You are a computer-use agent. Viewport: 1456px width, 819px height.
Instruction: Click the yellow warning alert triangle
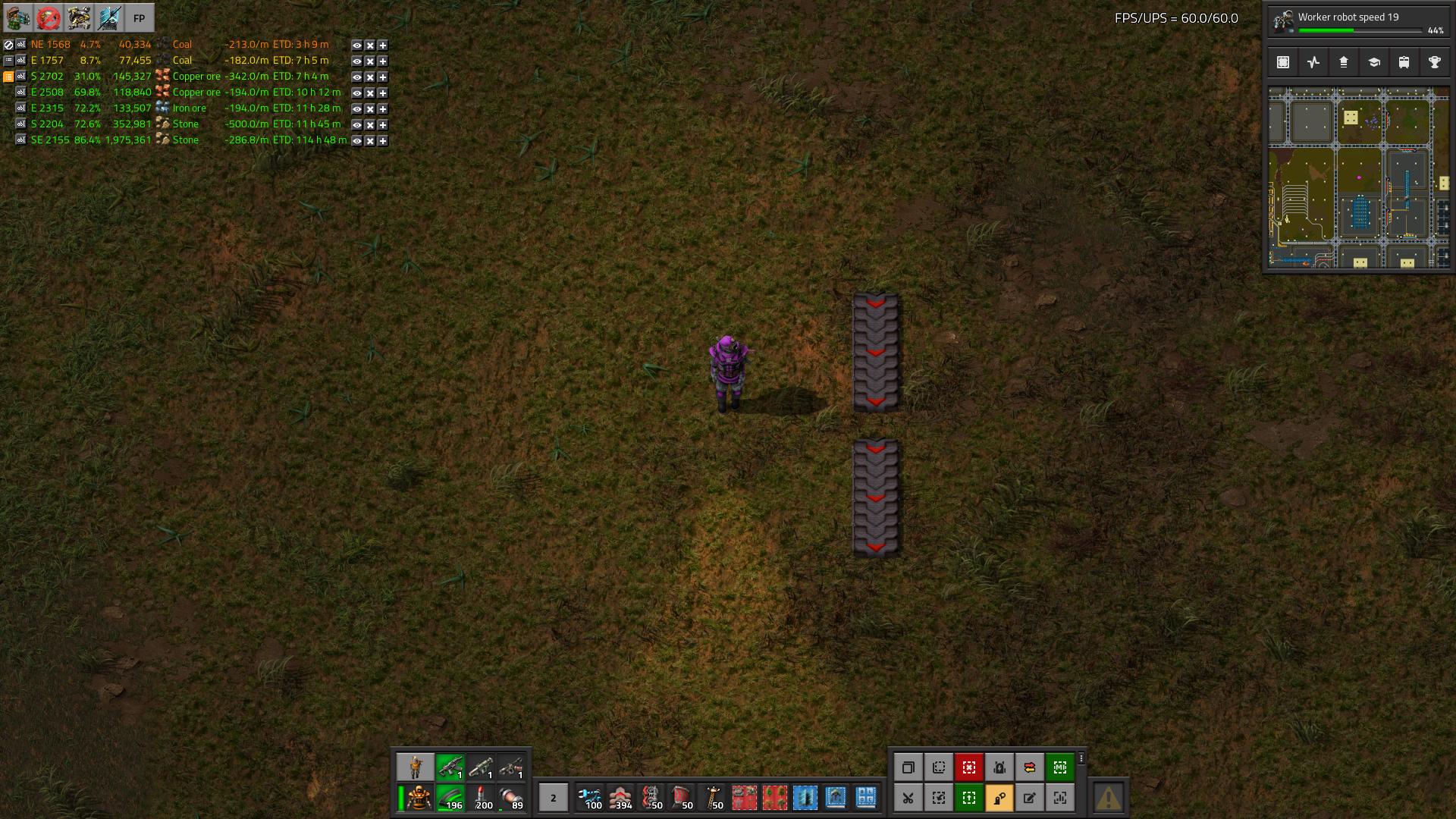[1108, 798]
